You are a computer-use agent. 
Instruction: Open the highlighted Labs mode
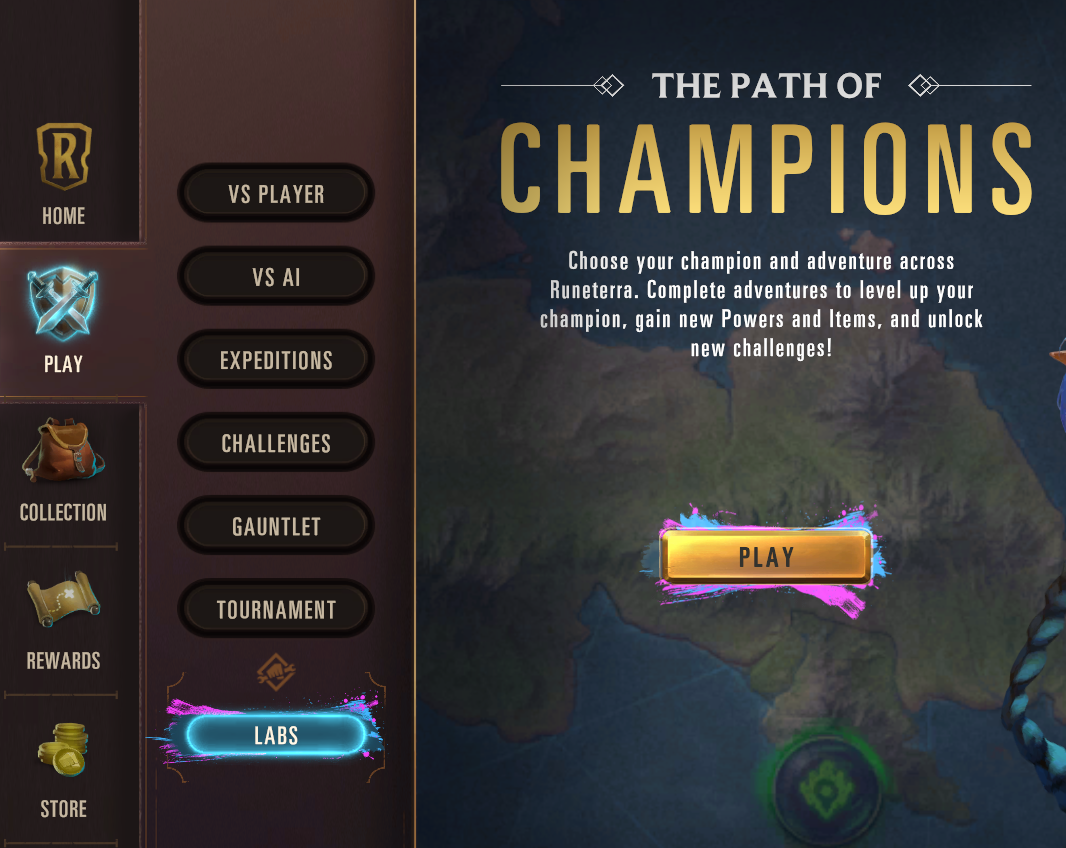tap(276, 736)
